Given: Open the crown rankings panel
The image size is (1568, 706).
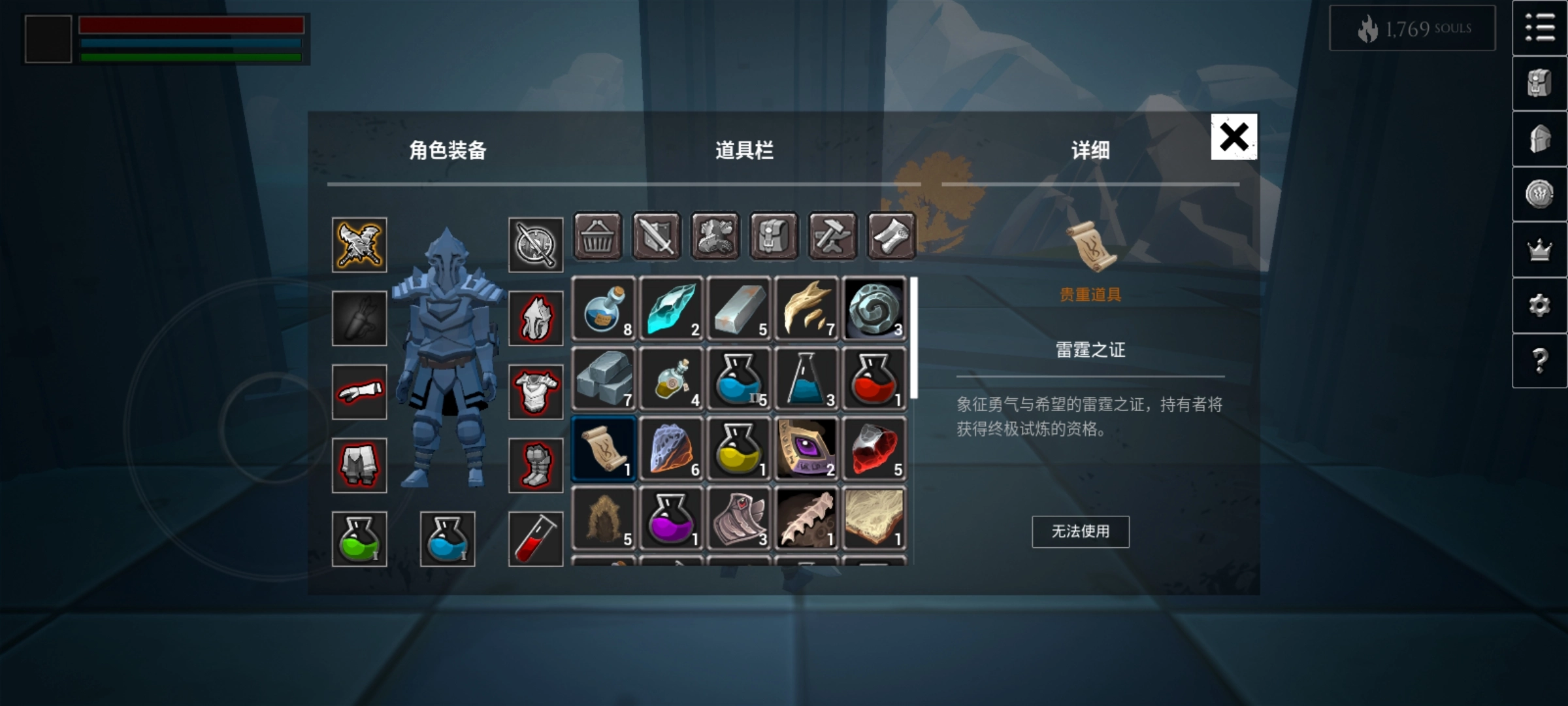Looking at the screenshot, I should [1540, 249].
